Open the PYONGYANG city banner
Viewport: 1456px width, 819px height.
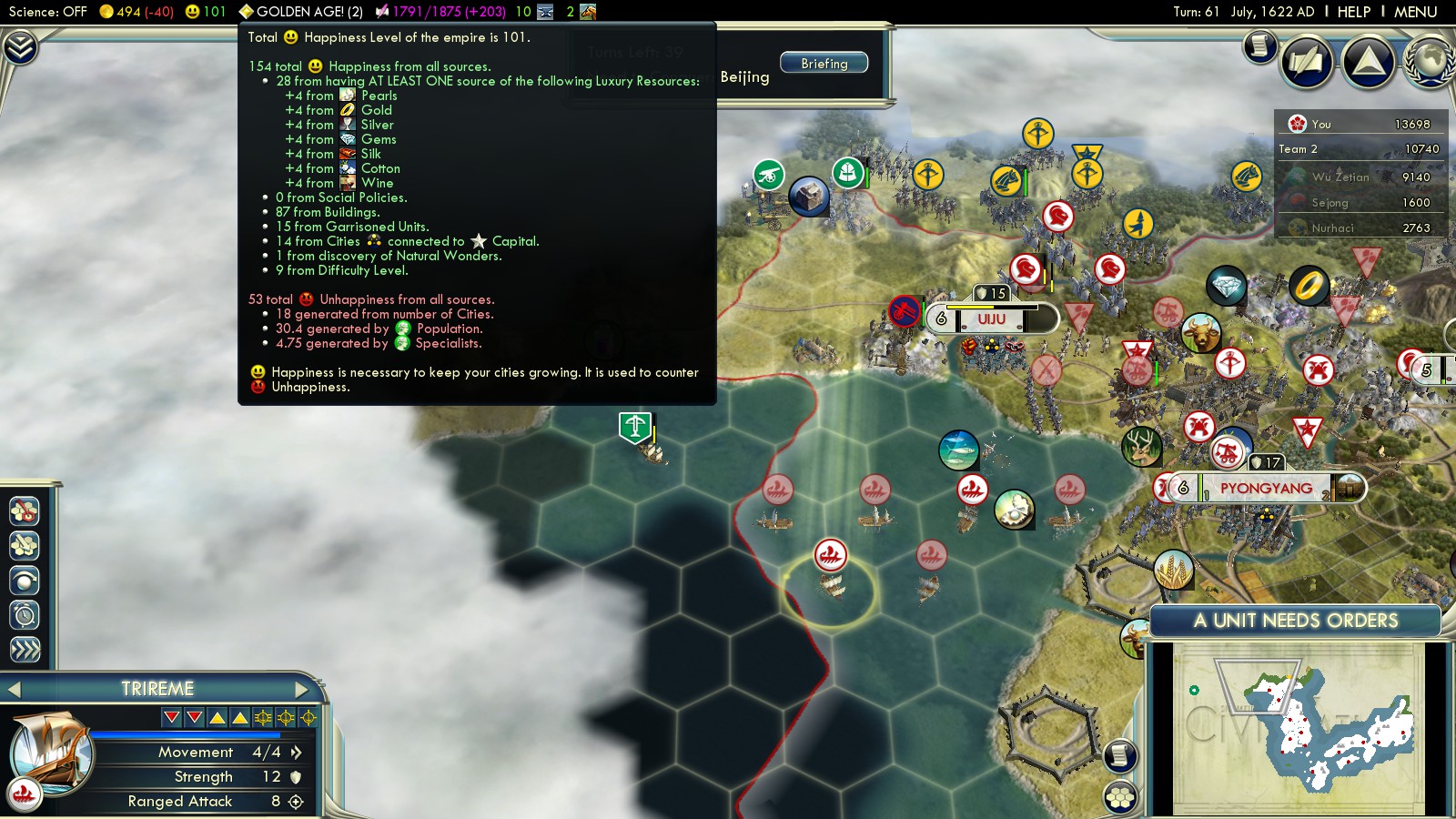[x=1265, y=489]
